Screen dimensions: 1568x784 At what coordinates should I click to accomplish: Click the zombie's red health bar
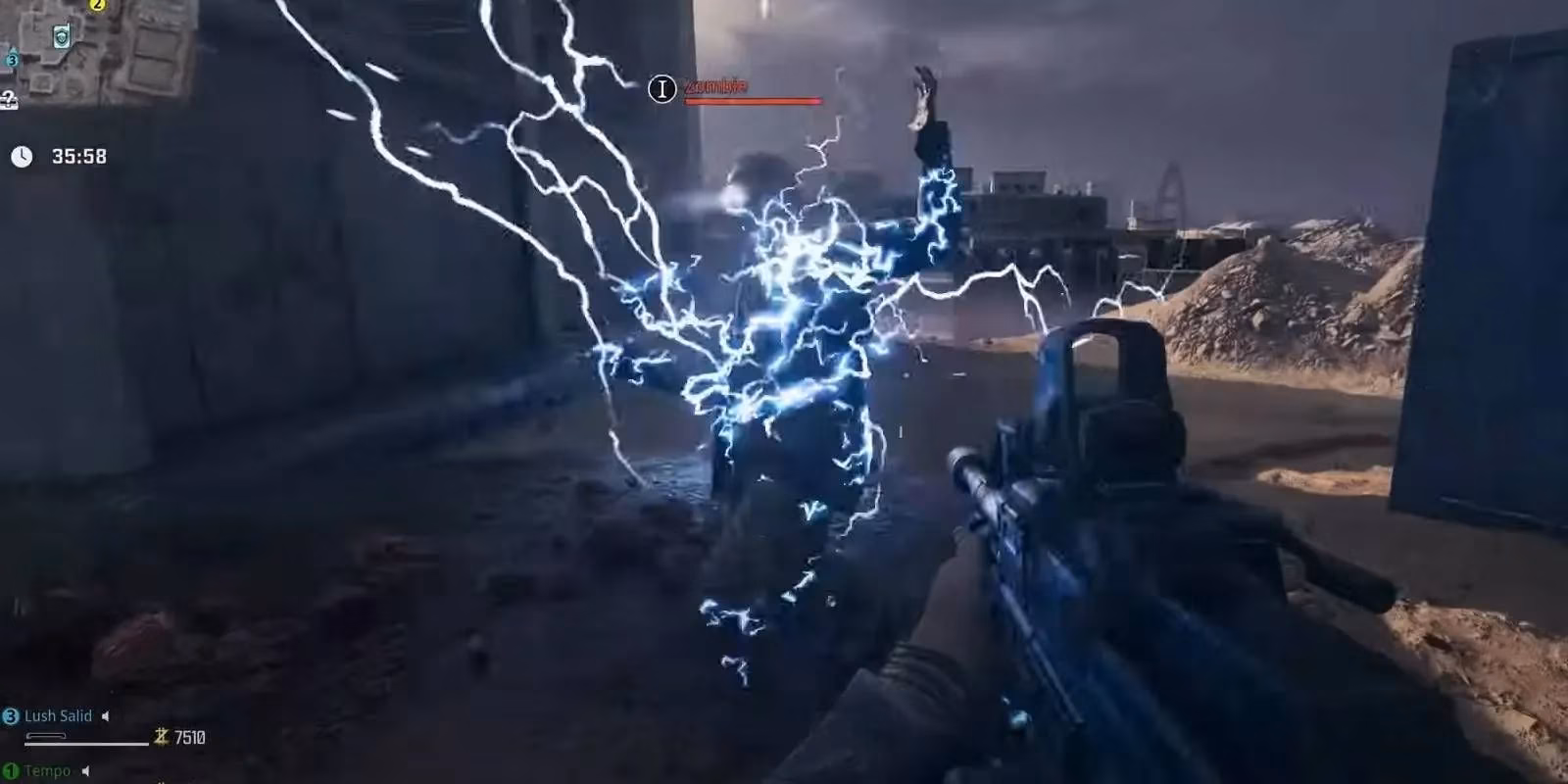pyautogui.click(x=755, y=102)
